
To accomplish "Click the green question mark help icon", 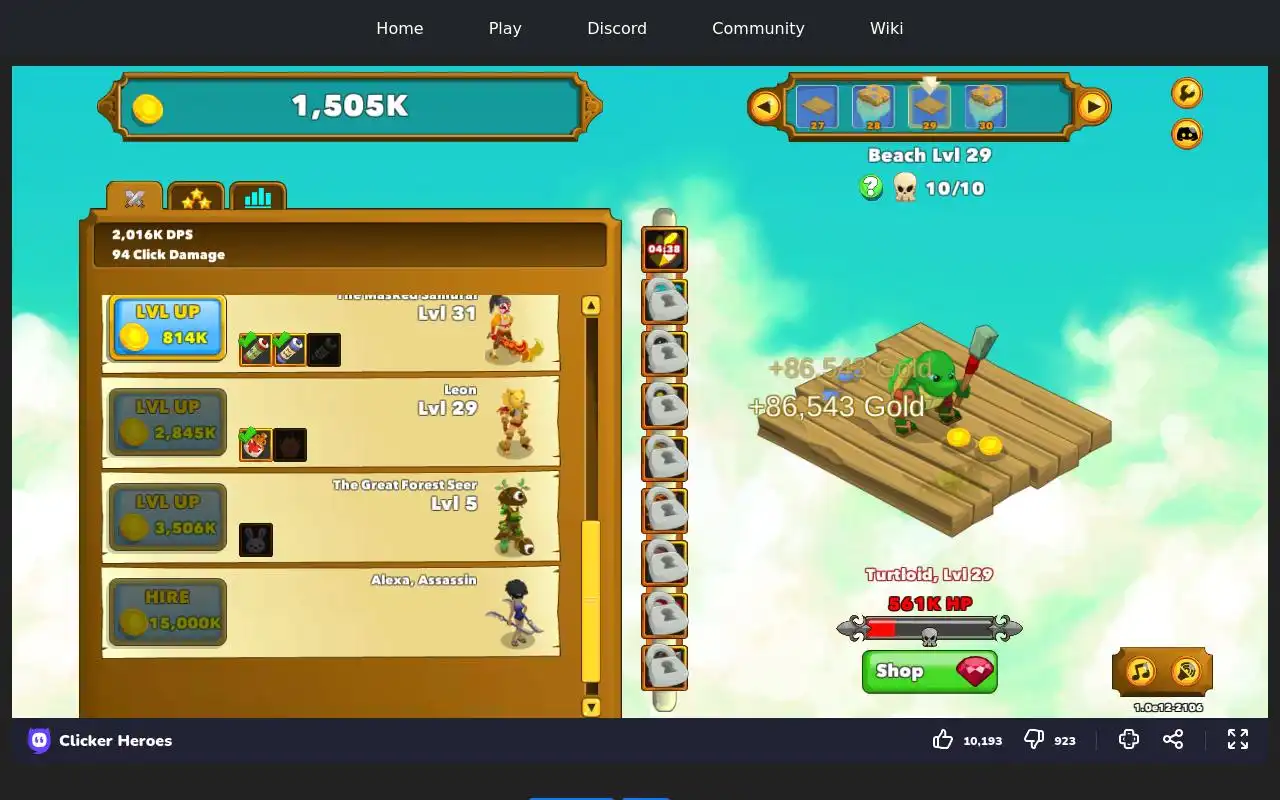I will [871, 187].
